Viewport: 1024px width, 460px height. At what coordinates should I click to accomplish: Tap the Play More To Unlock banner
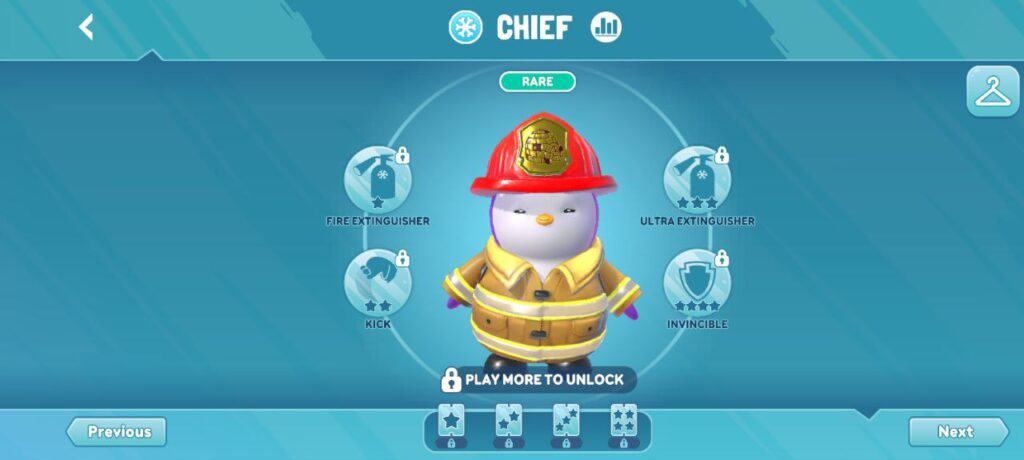(x=535, y=380)
